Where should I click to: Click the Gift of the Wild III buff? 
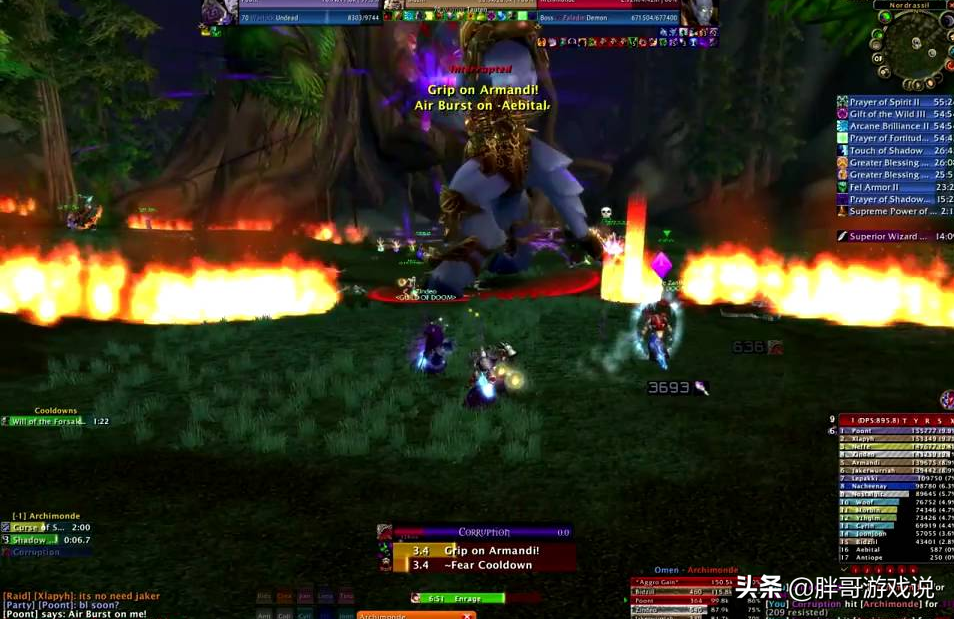pyautogui.click(x=892, y=114)
